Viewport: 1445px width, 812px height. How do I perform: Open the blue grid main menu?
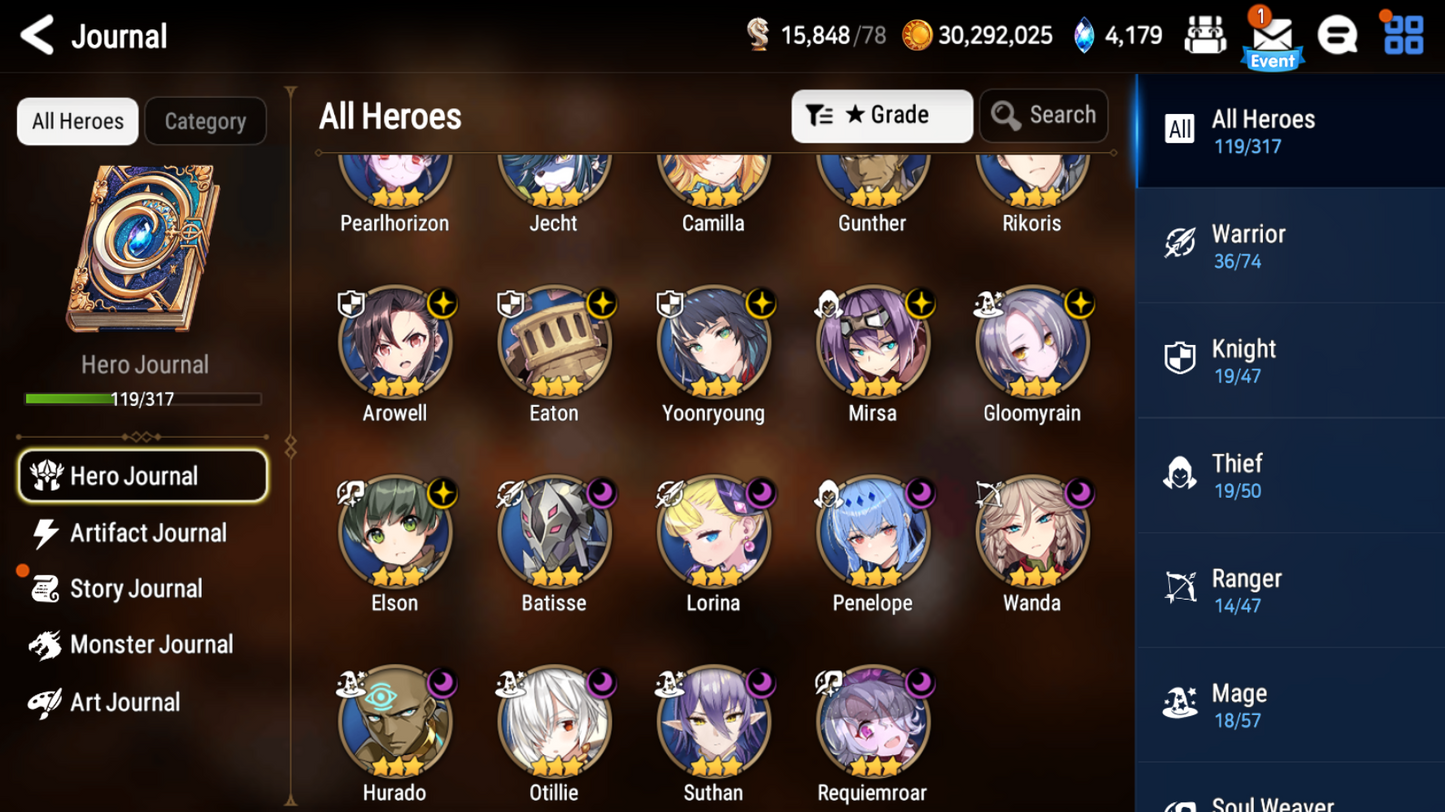(1403, 36)
